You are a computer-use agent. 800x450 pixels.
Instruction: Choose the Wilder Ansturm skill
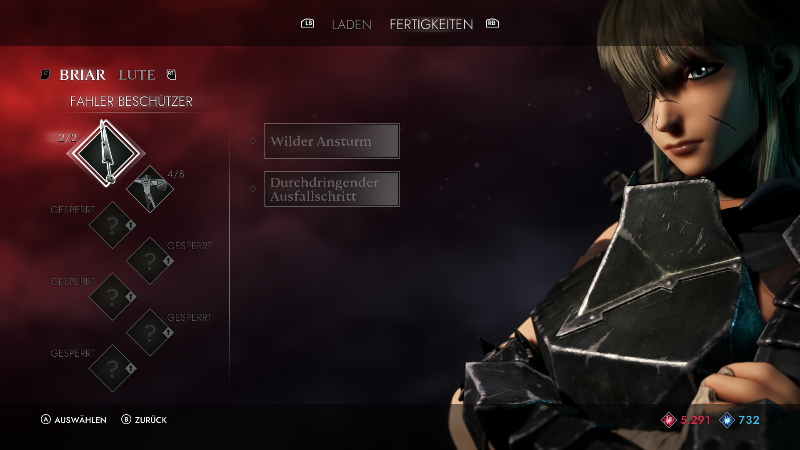[332, 141]
